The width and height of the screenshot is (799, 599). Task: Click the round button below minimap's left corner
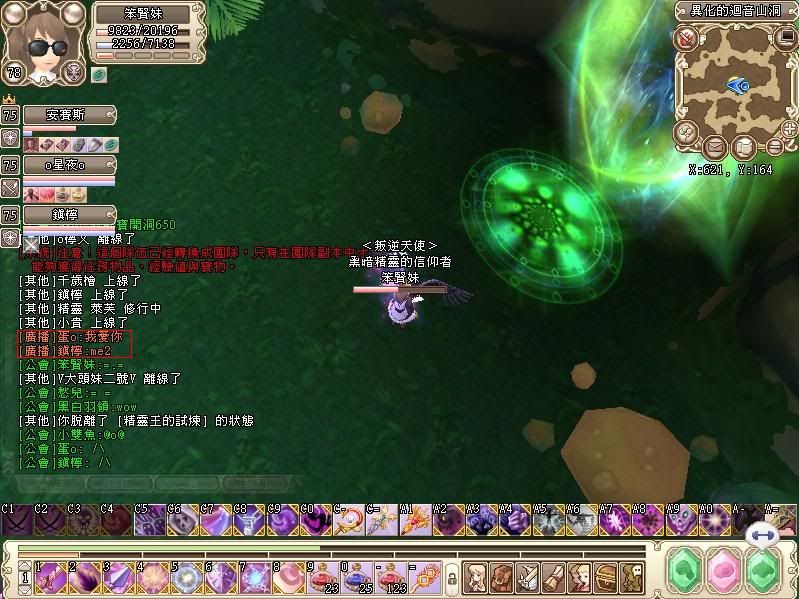pos(687,132)
